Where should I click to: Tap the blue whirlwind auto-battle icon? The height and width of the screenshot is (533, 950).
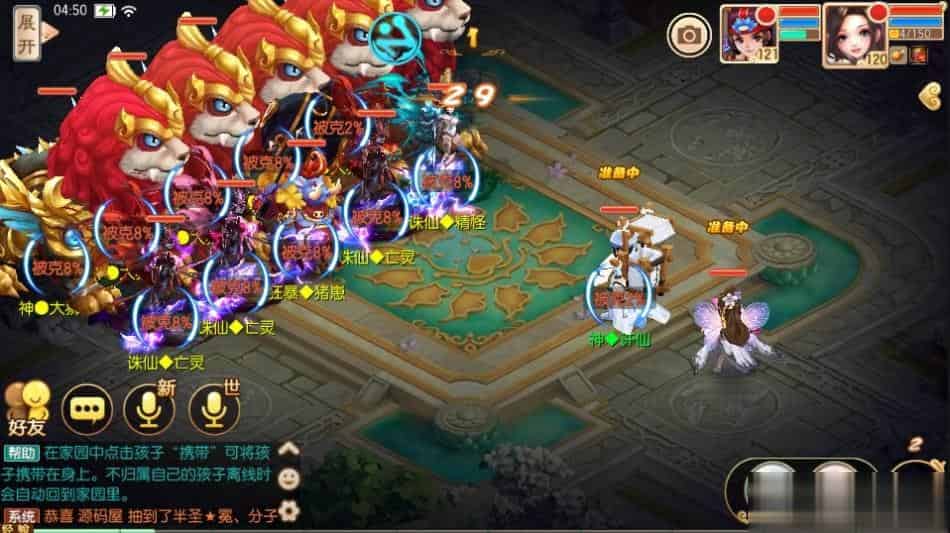(396, 37)
